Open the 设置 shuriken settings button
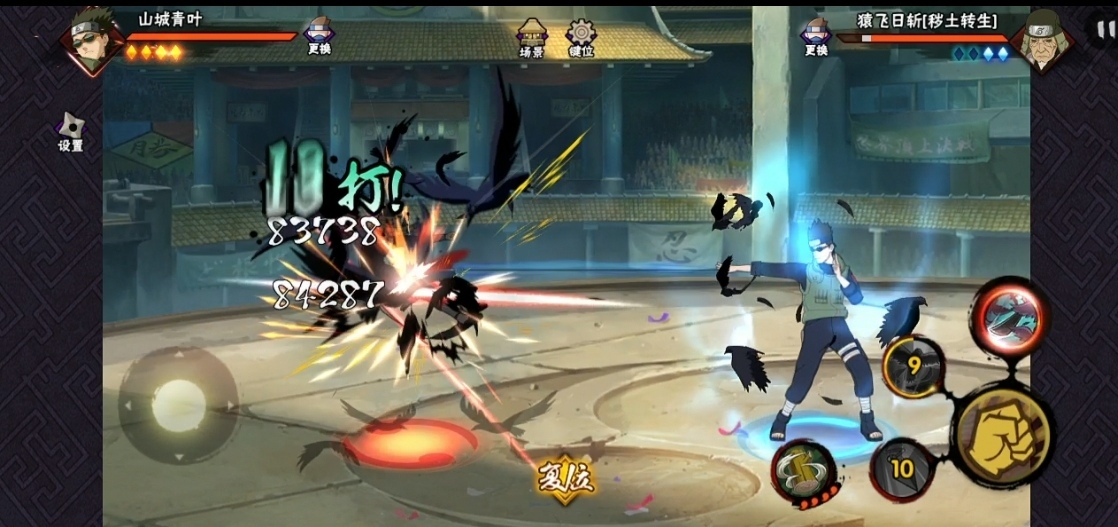Screen dimensions: 1118x527 [70, 130]
